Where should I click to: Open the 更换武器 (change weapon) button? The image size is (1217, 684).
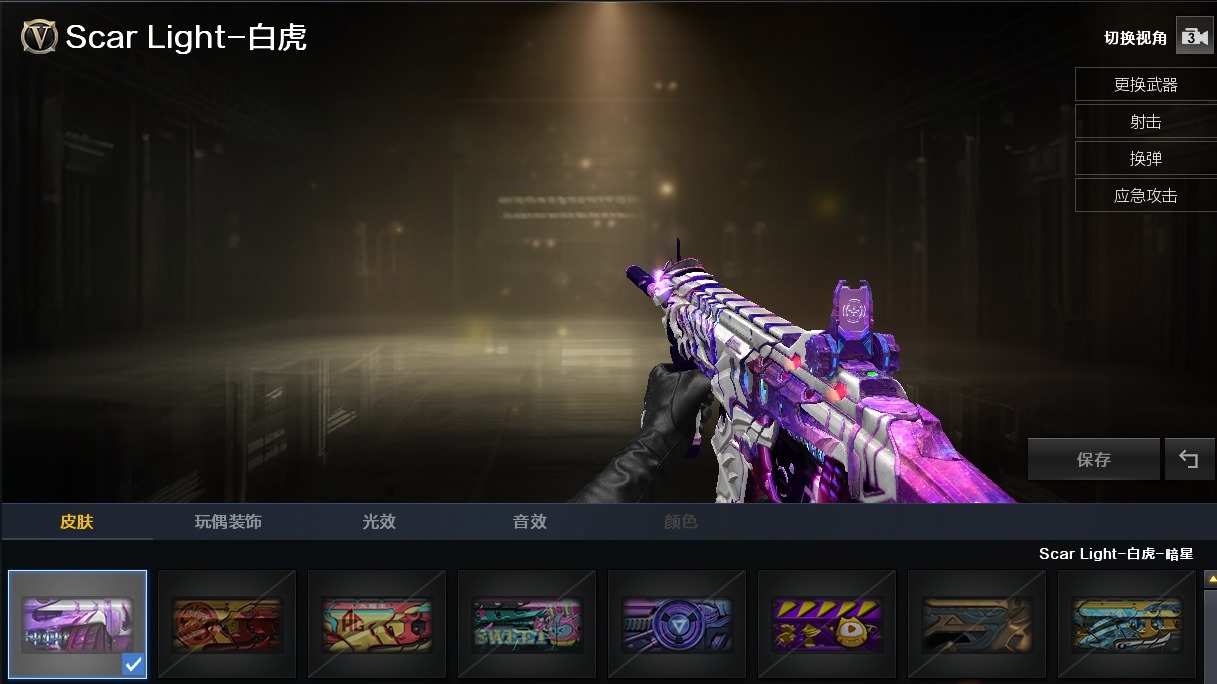point(1145,85)
